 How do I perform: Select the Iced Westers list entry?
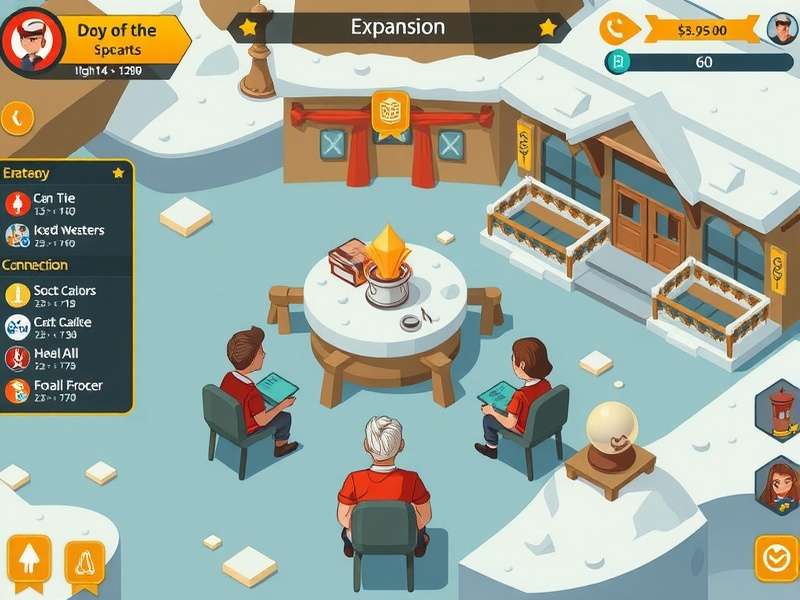click(60, 236)
